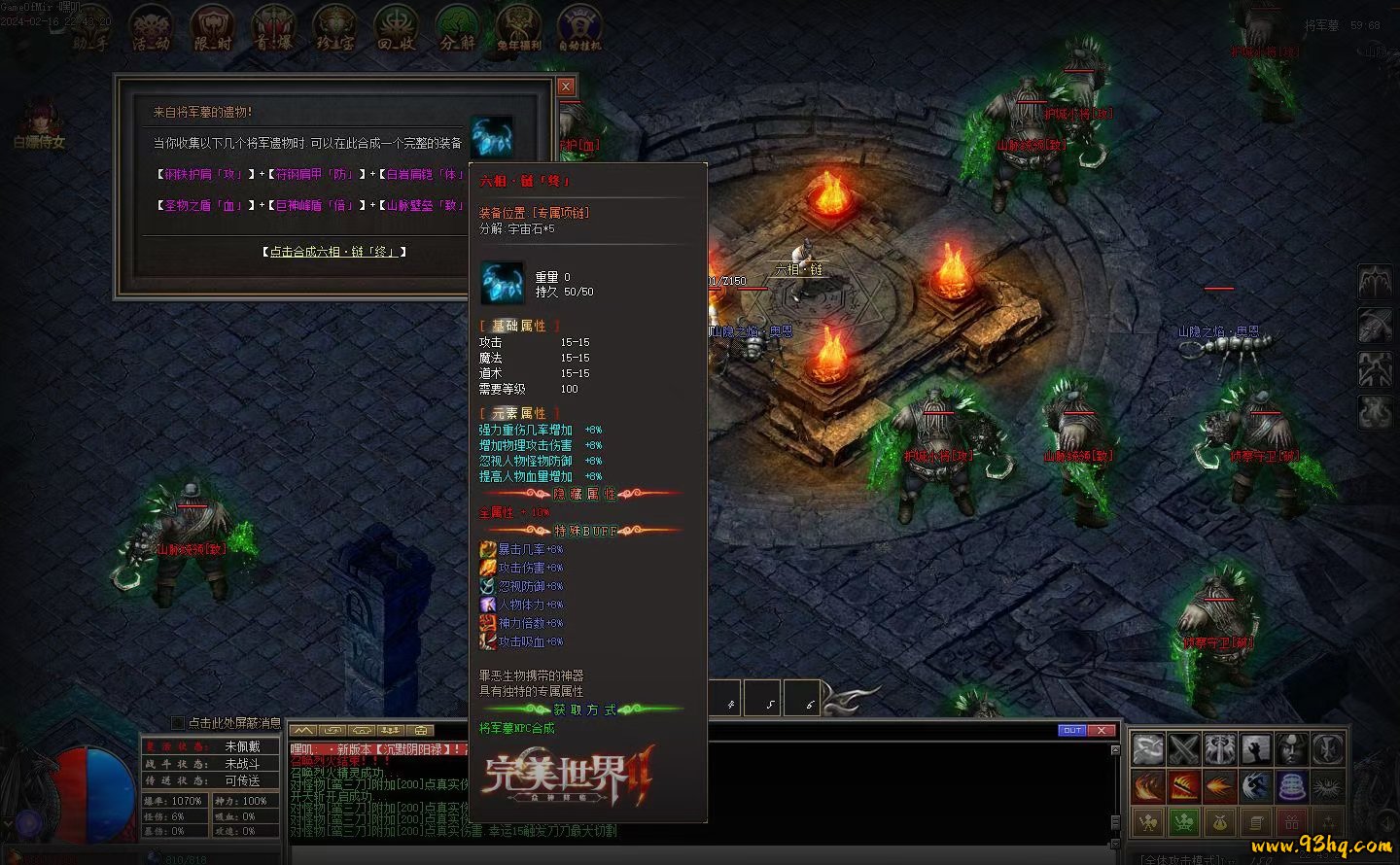Toggle the 自动挂机 auto-battle icon
The width and height of the screenshot is (1400, 865).
(579, 28)
